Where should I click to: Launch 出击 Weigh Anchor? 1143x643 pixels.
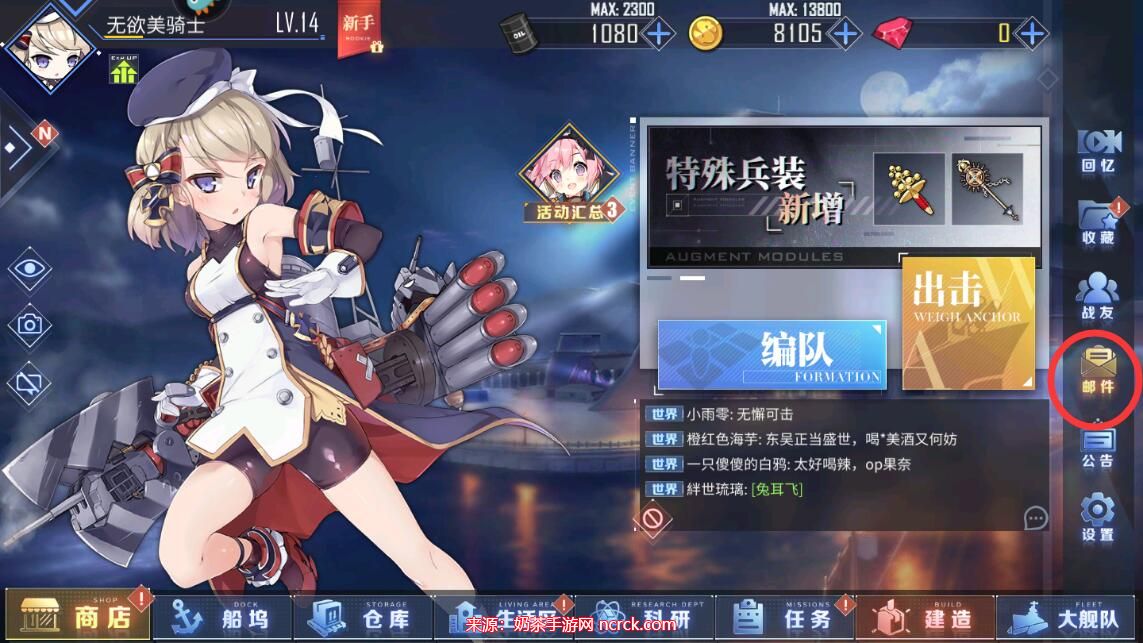pyautogui.click(x=967, y=323)
